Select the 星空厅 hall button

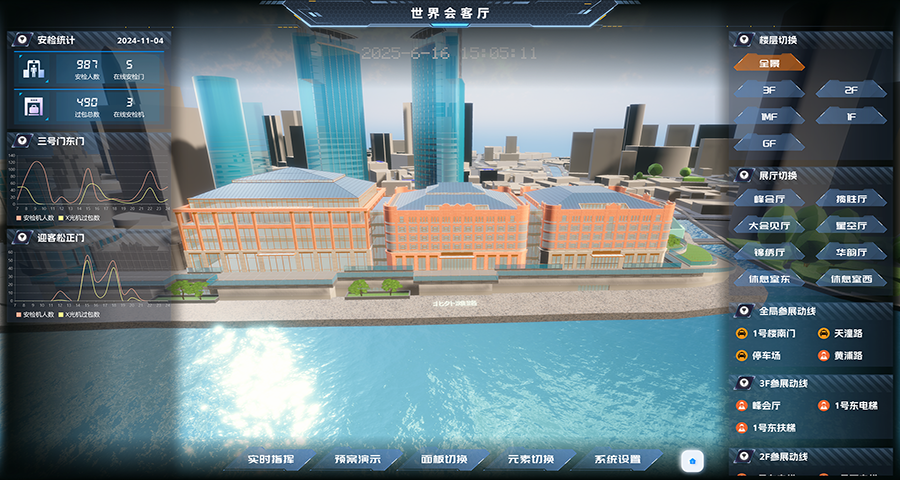click(851, 226)
